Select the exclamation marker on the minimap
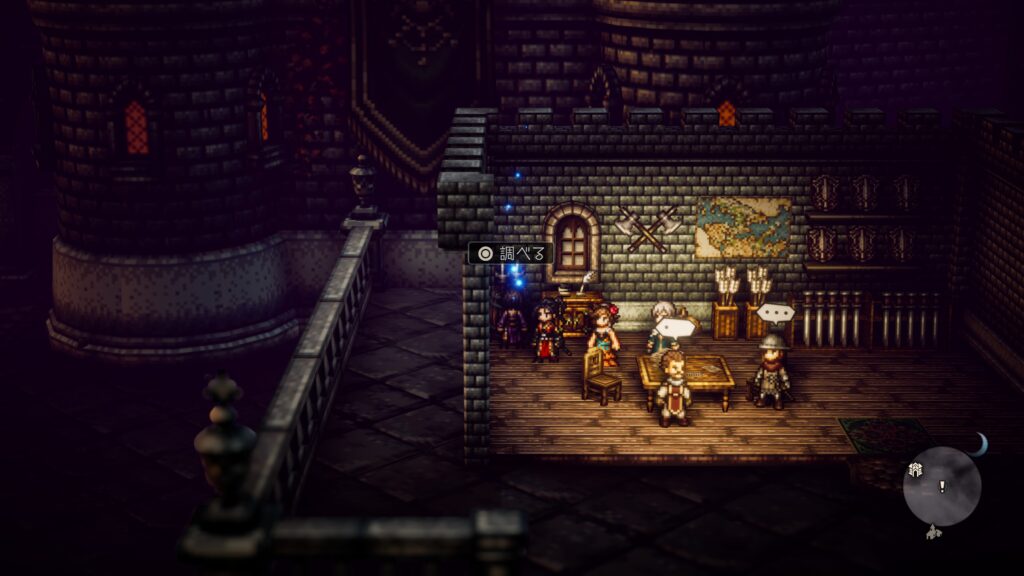 941,487
